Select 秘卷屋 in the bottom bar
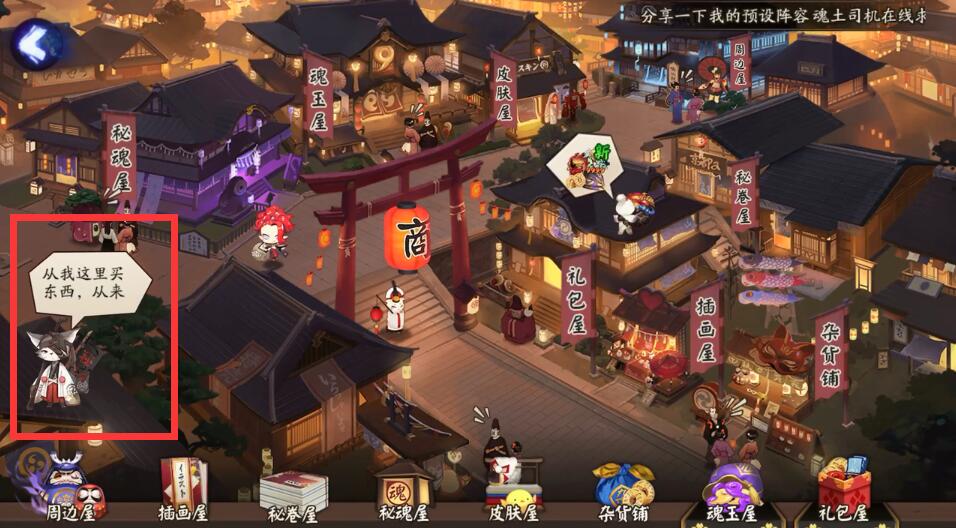The width and height of the screenshot is (956, 528). click(x=292, y=492)
